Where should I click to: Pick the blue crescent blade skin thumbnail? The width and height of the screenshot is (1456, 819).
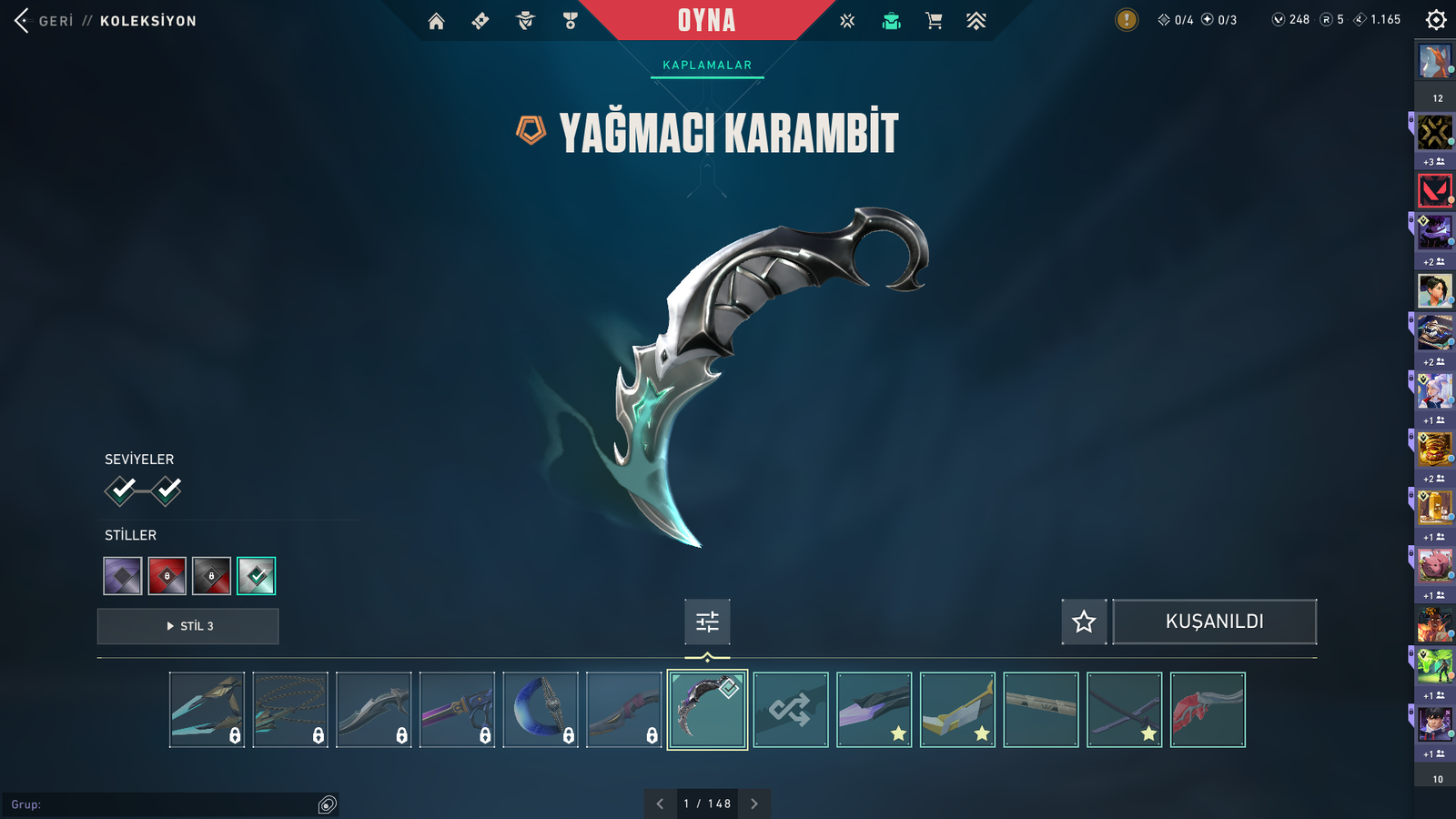[x=541, y=710]
